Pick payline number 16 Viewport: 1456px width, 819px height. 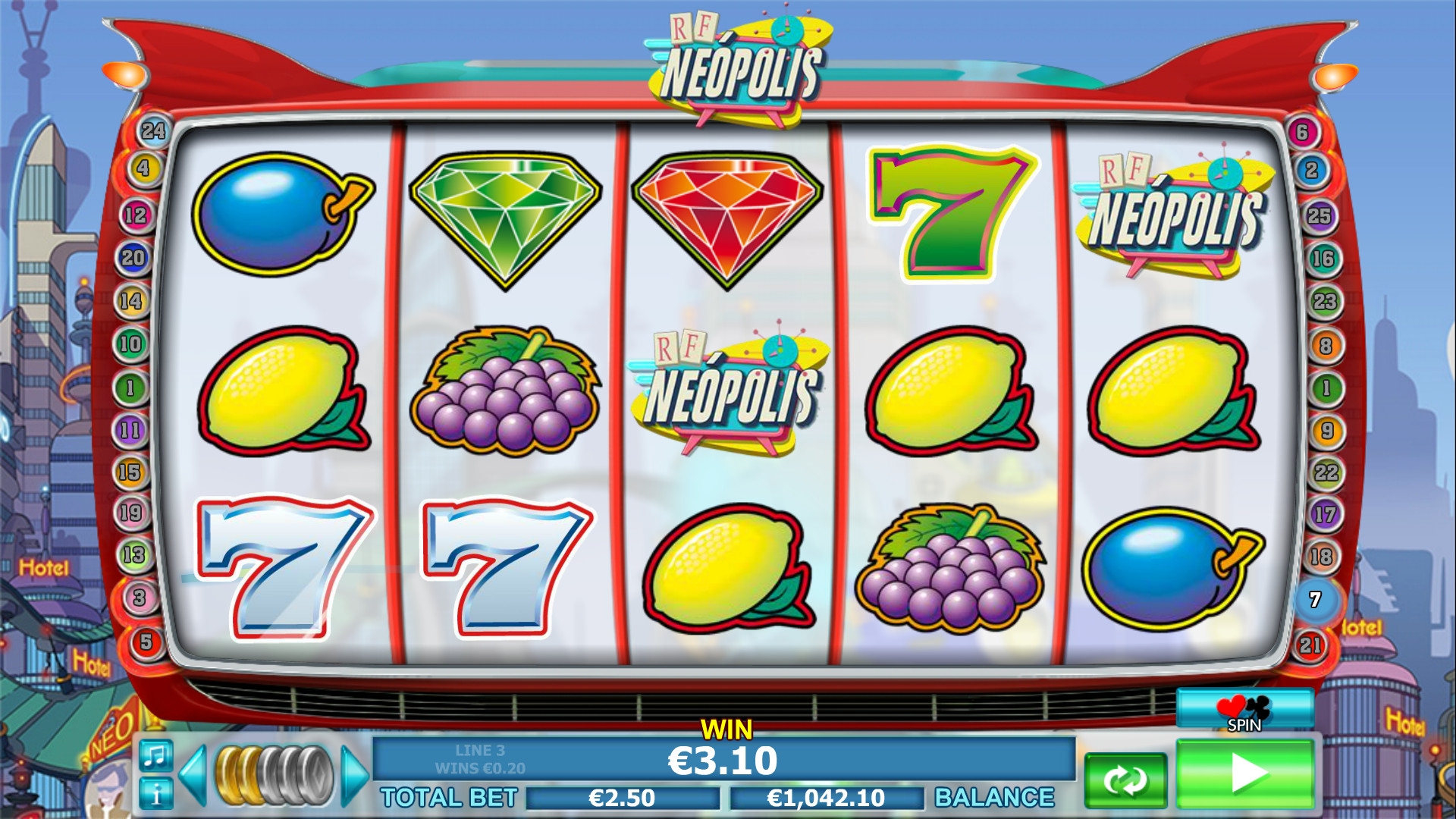coord(1323,259)
